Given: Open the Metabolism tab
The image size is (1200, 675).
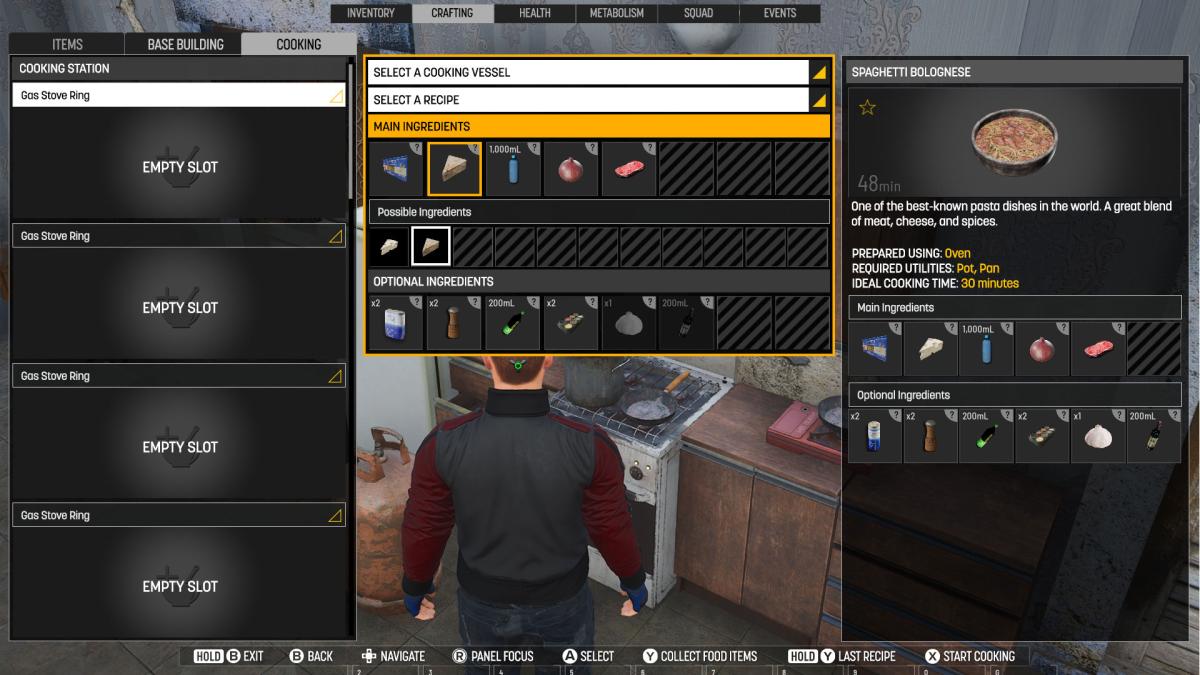Looking at the screenshot, I should pos(617,13).
